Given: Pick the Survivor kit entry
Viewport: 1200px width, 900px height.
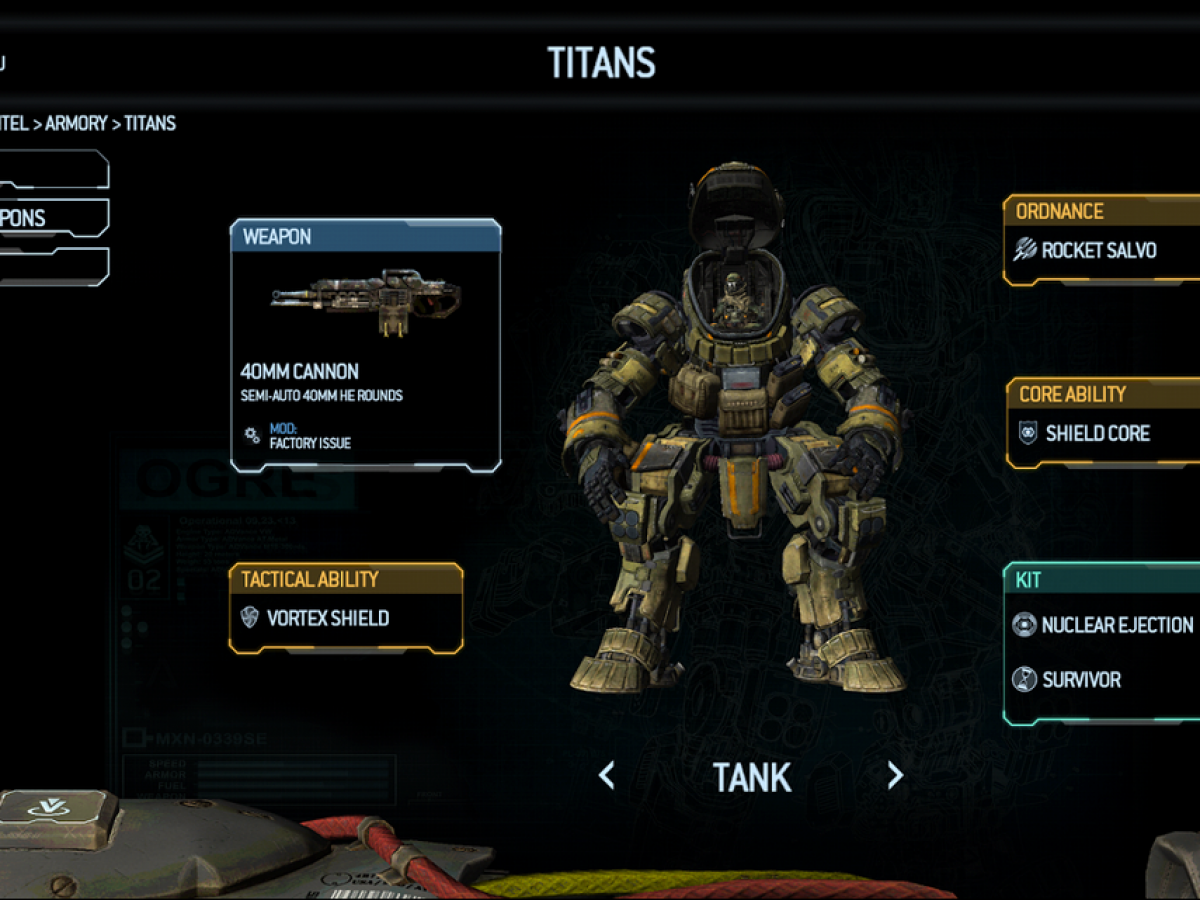Looking at the screenshot, I should (x=1080, y=680).
